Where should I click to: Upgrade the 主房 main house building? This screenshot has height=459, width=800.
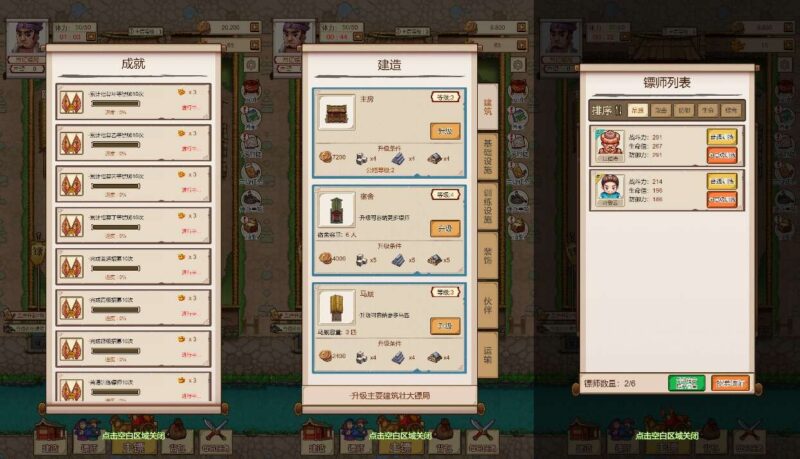tap(445, 131)
